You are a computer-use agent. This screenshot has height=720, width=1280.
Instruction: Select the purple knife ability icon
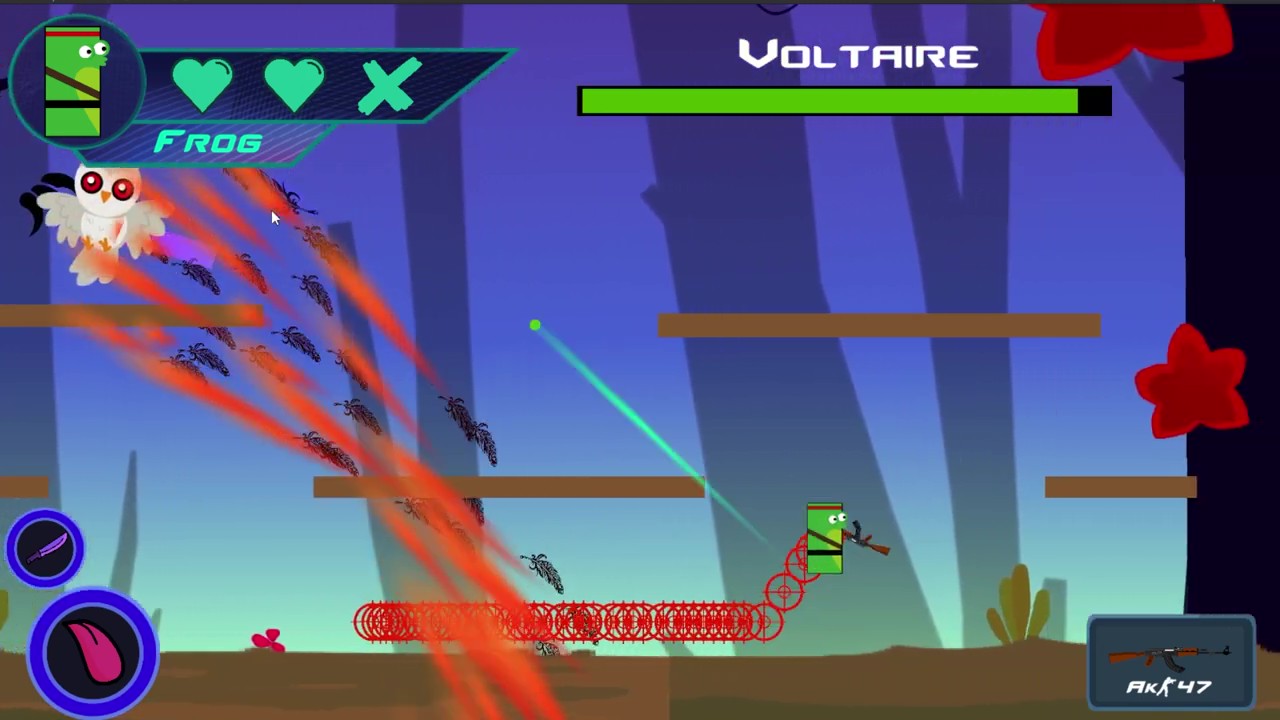coord(45,548)
